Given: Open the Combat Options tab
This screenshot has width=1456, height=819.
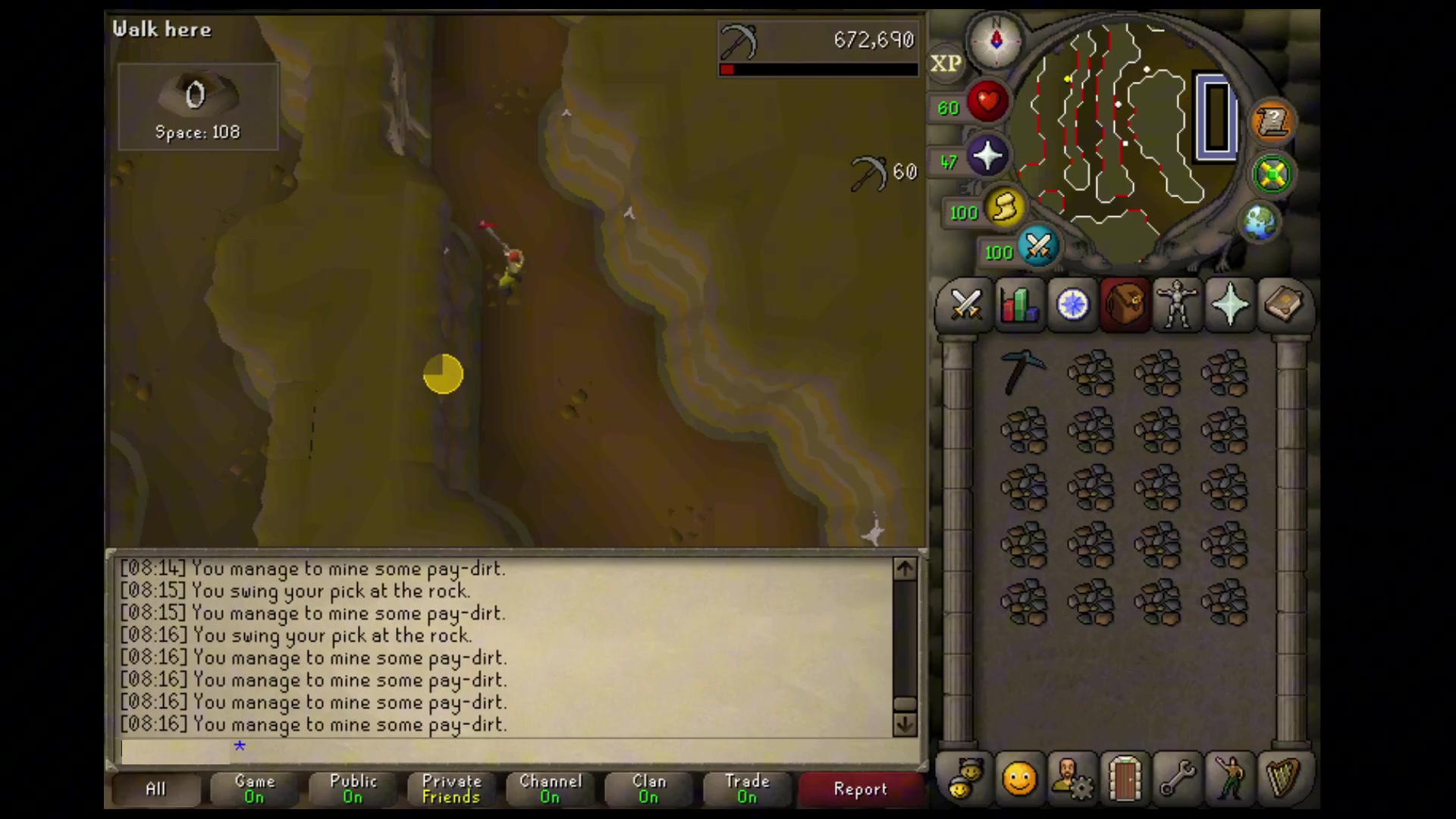Looking at the screenshot, I should (x=966, y=305).
